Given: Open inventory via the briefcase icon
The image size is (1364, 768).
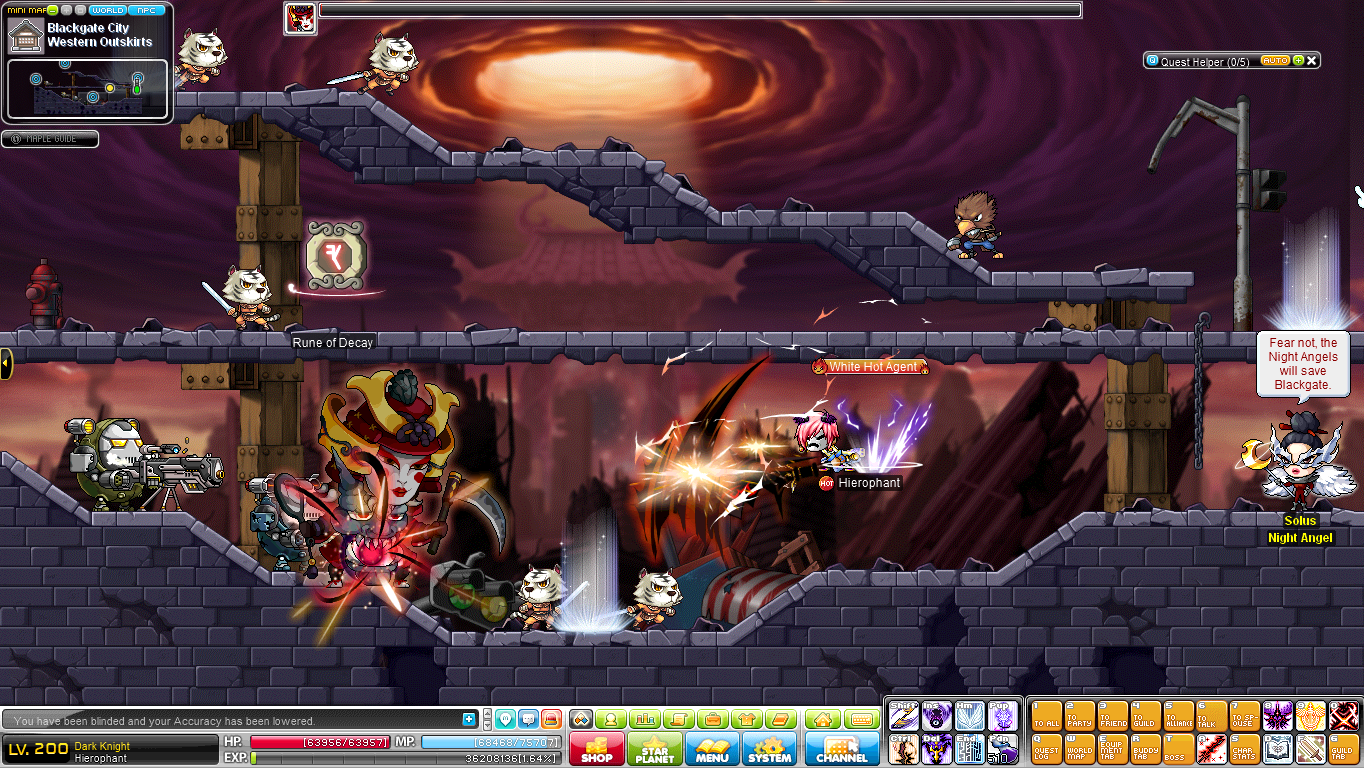Looking at the screenshot, I should pyautogui.click(x=712, y=718).
